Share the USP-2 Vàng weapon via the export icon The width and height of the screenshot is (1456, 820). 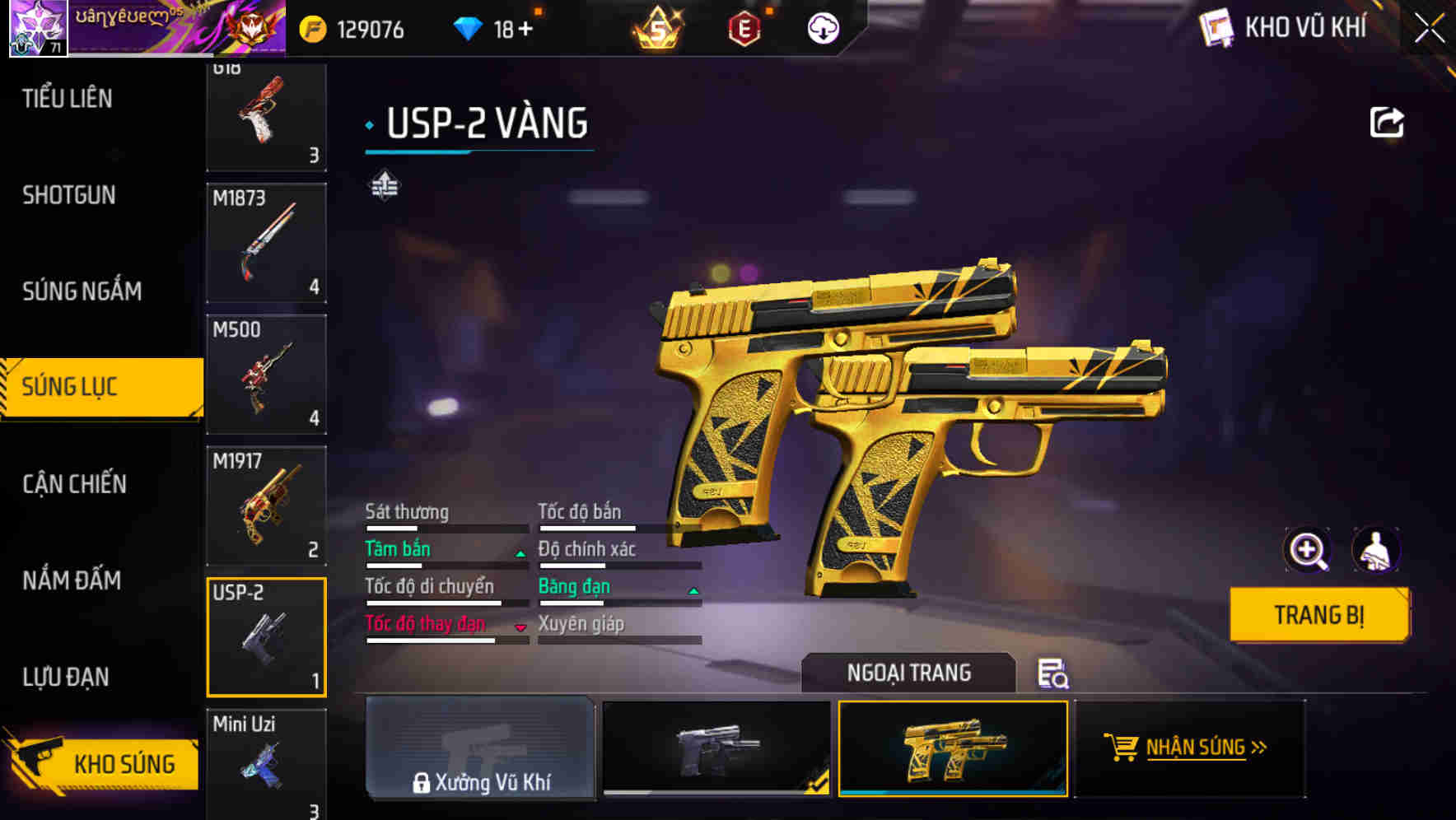click(1386, 121)
